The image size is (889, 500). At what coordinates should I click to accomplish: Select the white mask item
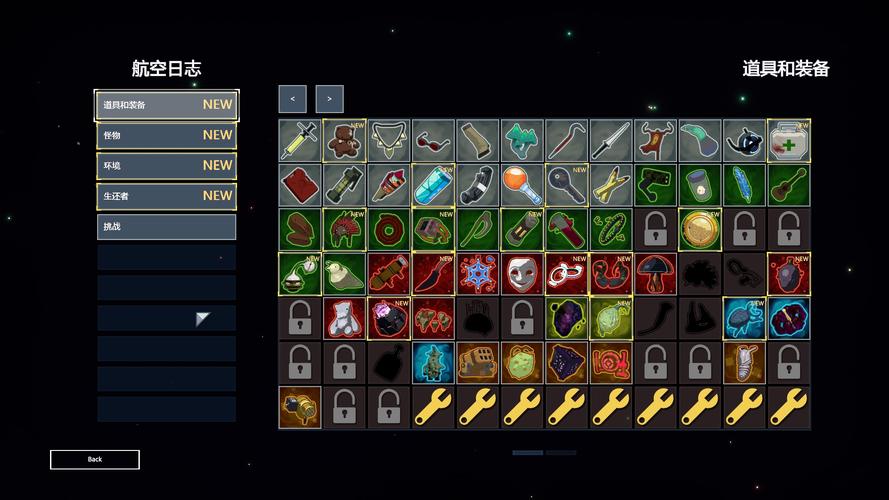[x=522, y=273]
